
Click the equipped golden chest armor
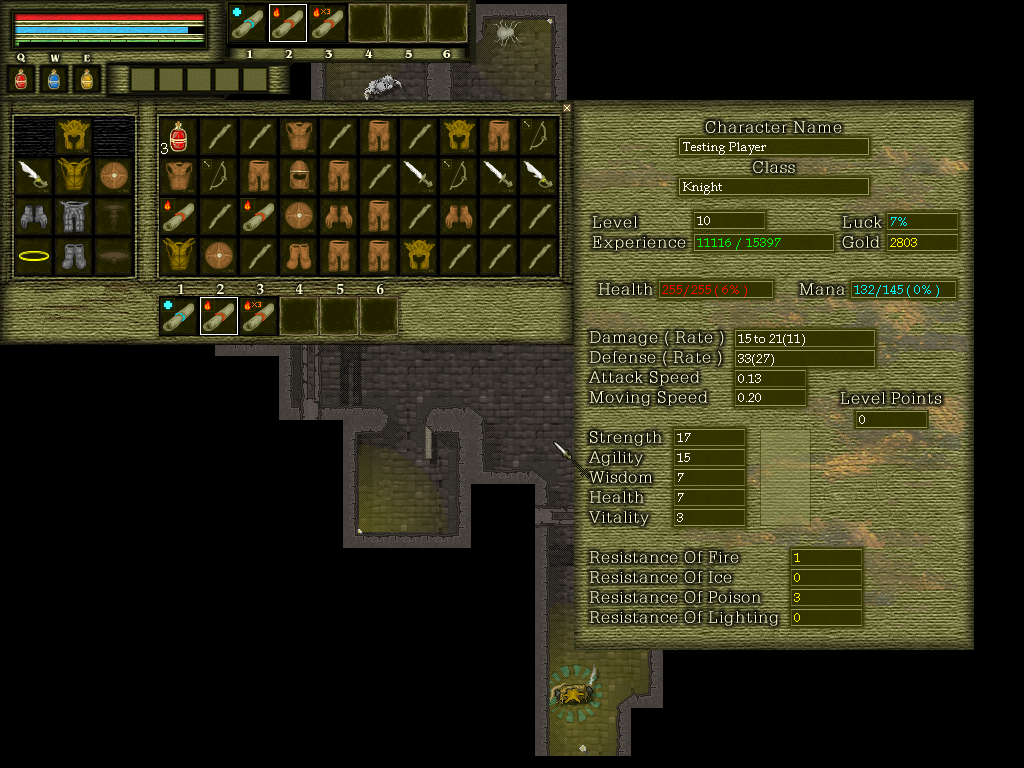coord(74,175)
